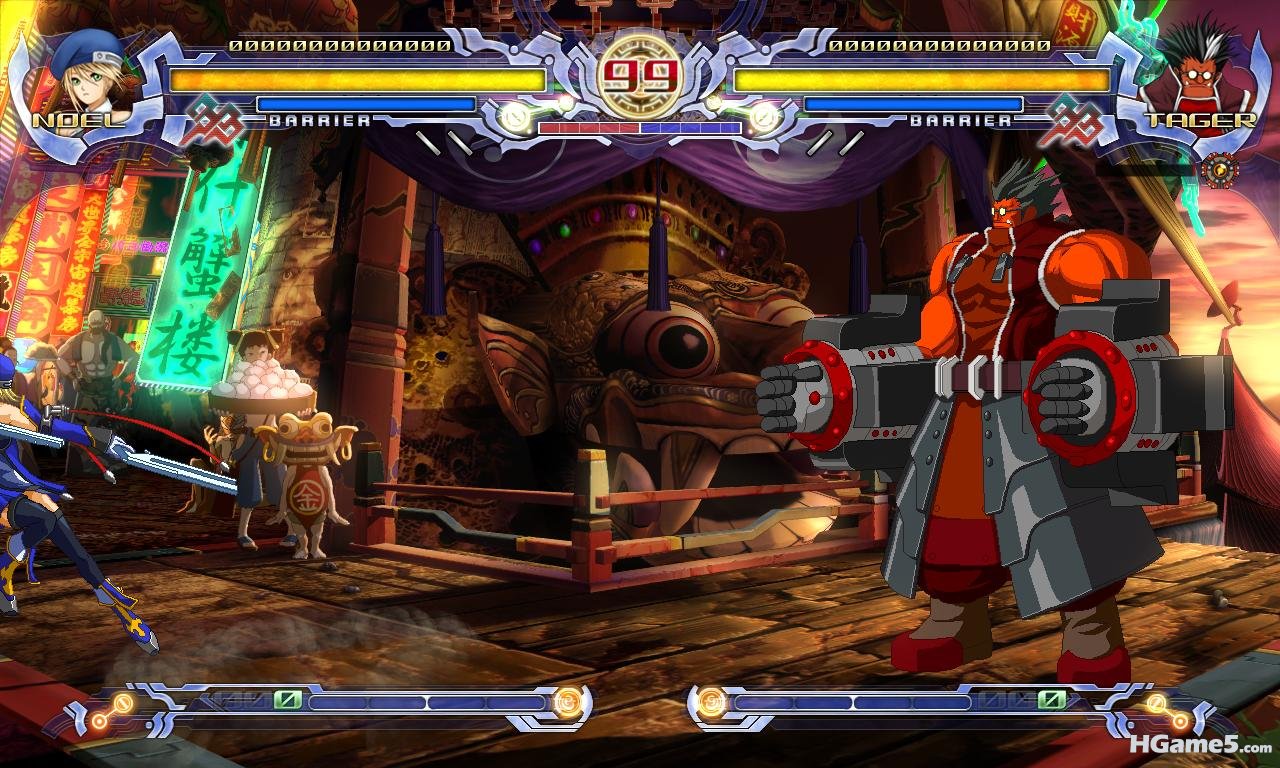Click Tager's character portrait
Viewport: 1280px width, 768px height.
pyautogui.click(x=1194, y=75)
